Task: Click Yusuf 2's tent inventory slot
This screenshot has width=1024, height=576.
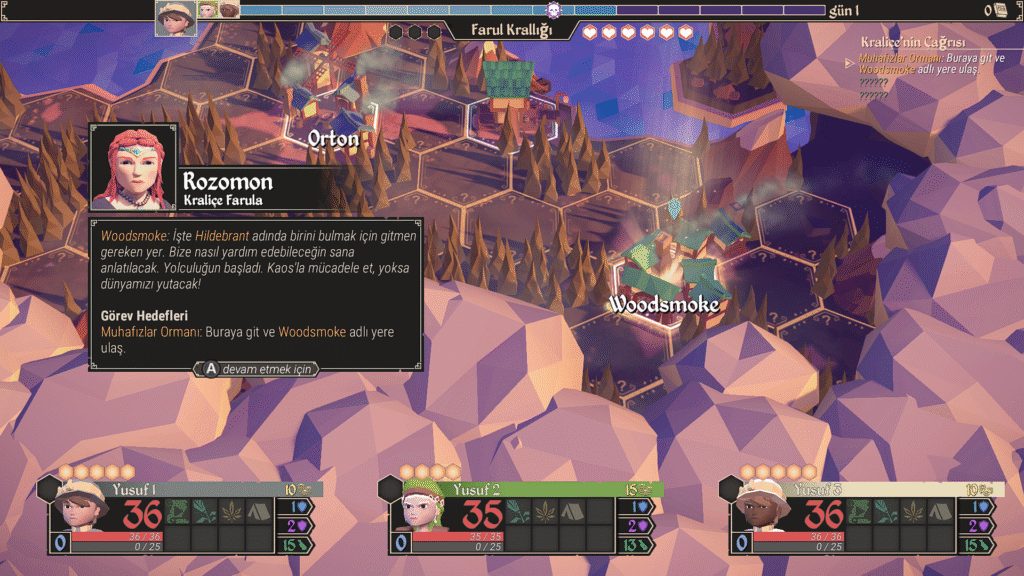Action: coord(571,511)
